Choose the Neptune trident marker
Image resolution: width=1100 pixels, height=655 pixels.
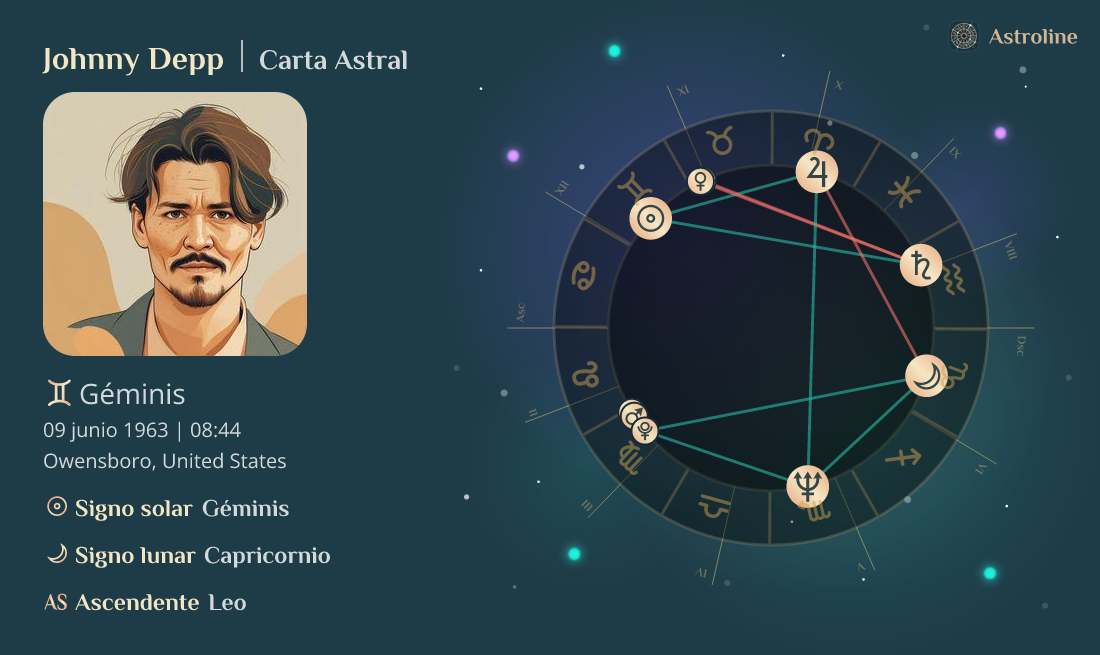click(x=808, y=486)
